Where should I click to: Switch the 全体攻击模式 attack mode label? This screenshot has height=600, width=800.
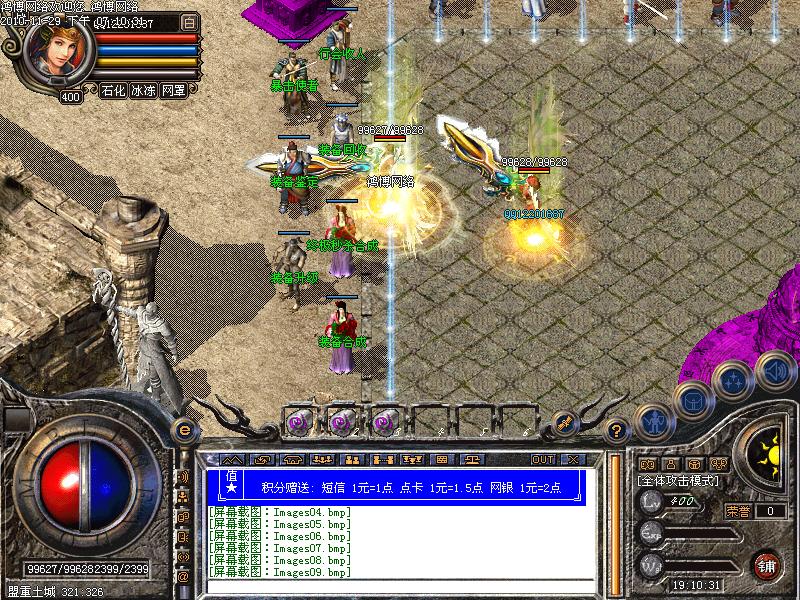[676, 481]
